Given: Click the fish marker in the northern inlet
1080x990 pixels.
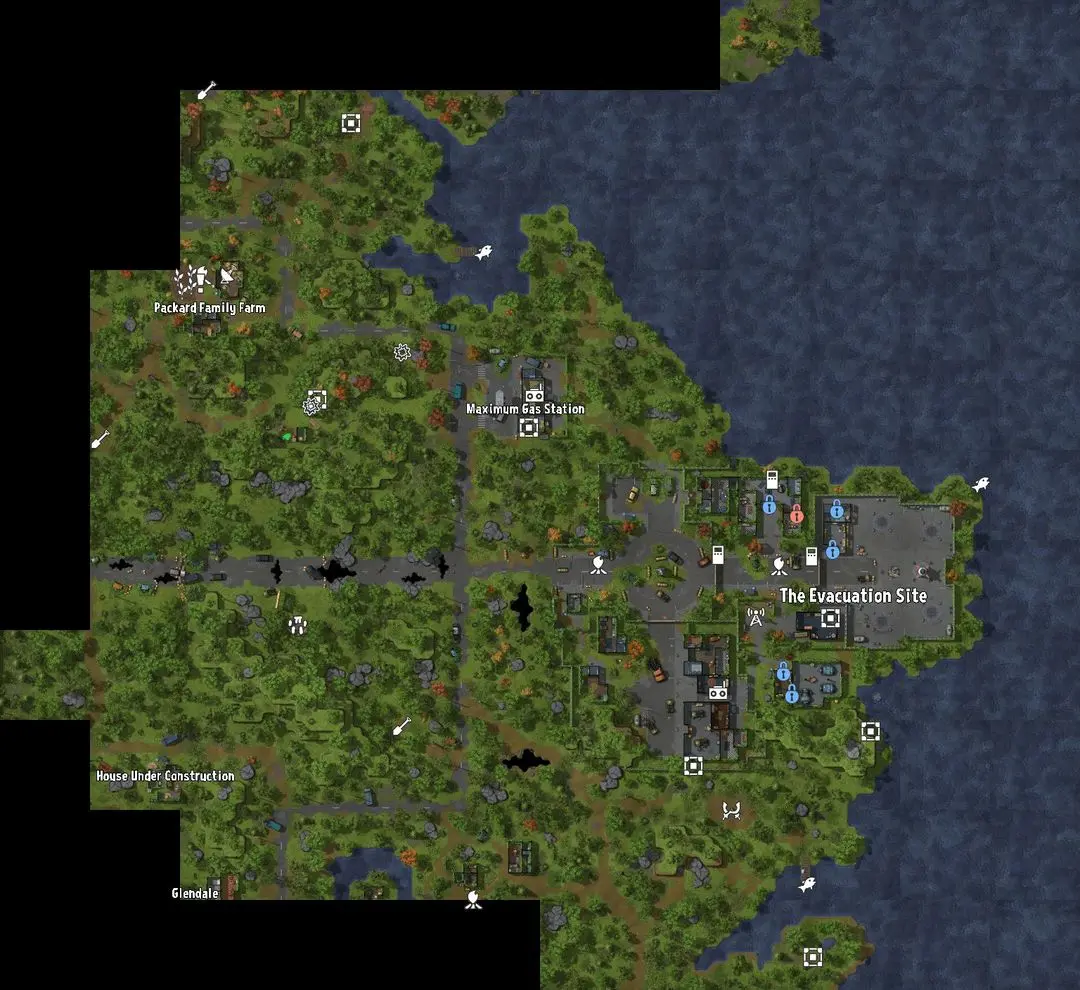Looking at the screenshot, I should [x=484, y=253].
